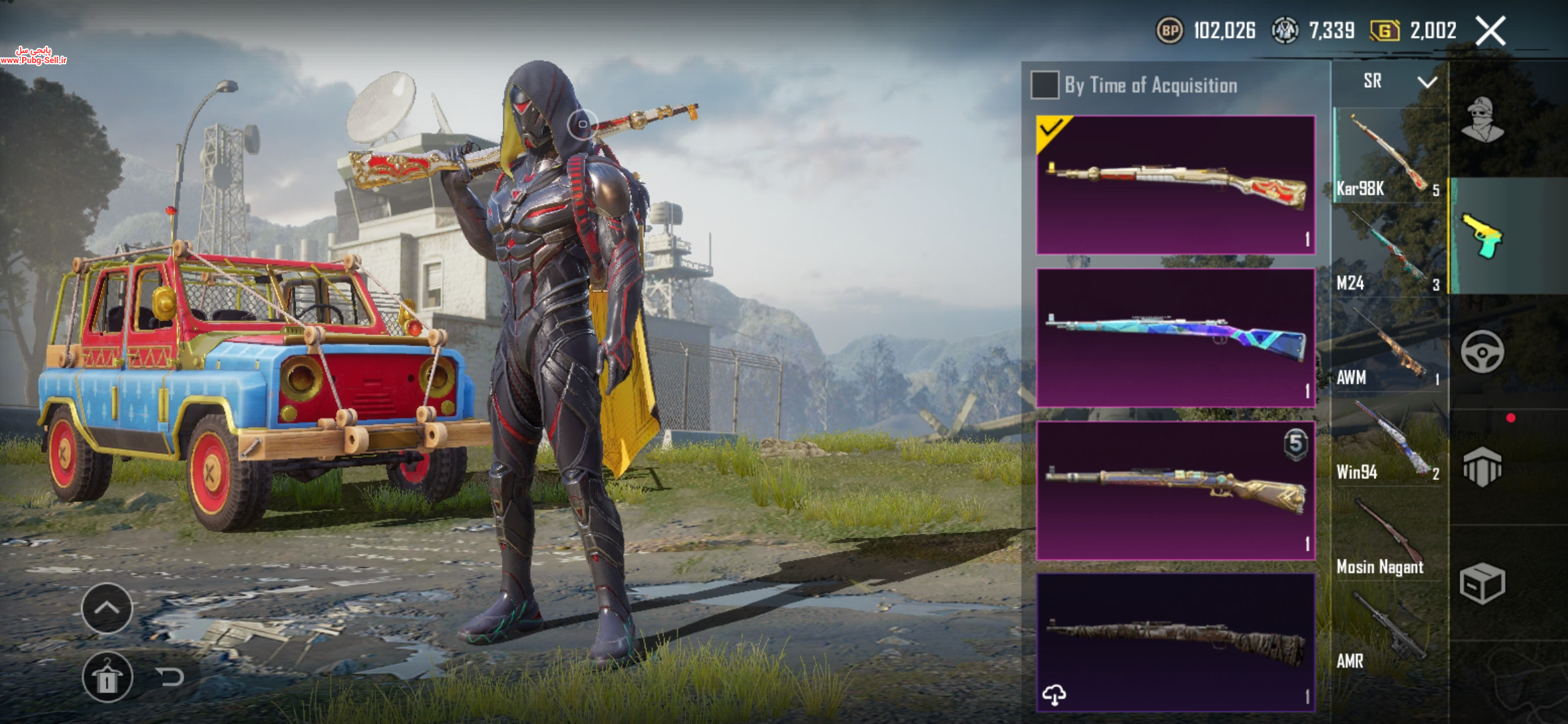The width and height of the screenshot is (1568, 724).
Task: Pick the dark camo Kar98K skin with download icon
Action: pos(1175,642)
